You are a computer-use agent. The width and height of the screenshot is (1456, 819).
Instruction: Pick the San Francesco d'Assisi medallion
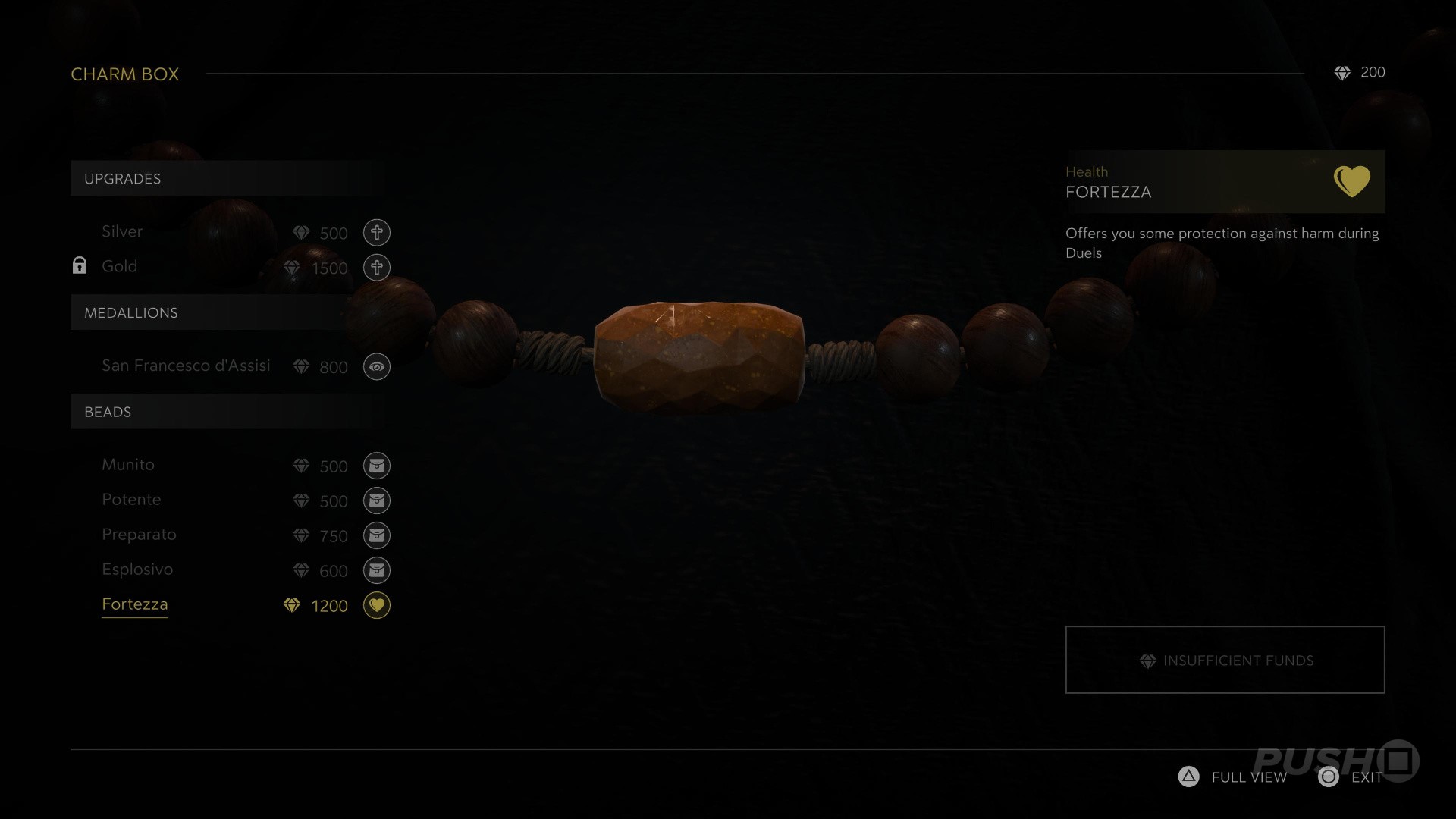(x=186, y=366)
